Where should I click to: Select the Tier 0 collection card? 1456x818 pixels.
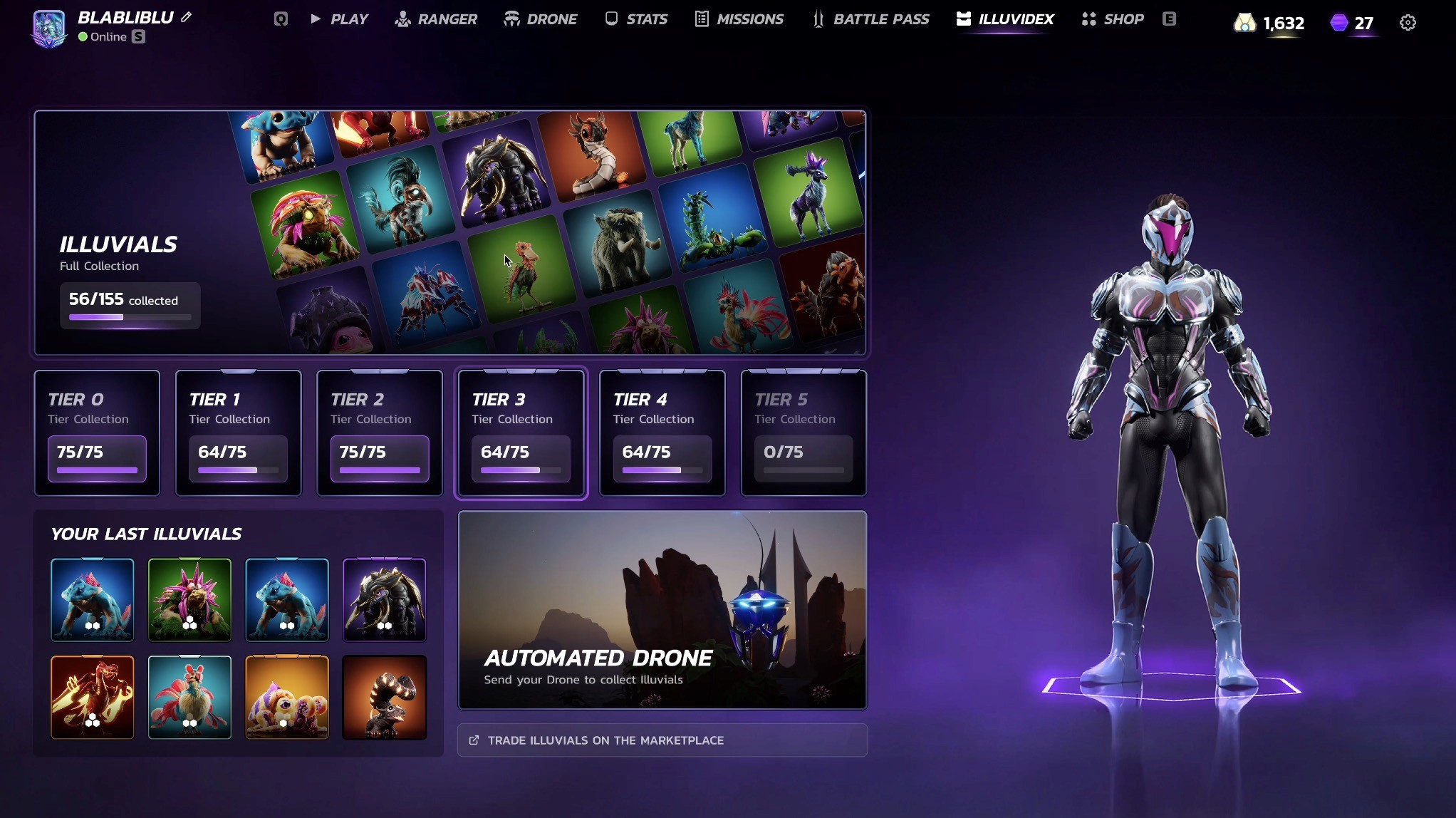point(97,433)
